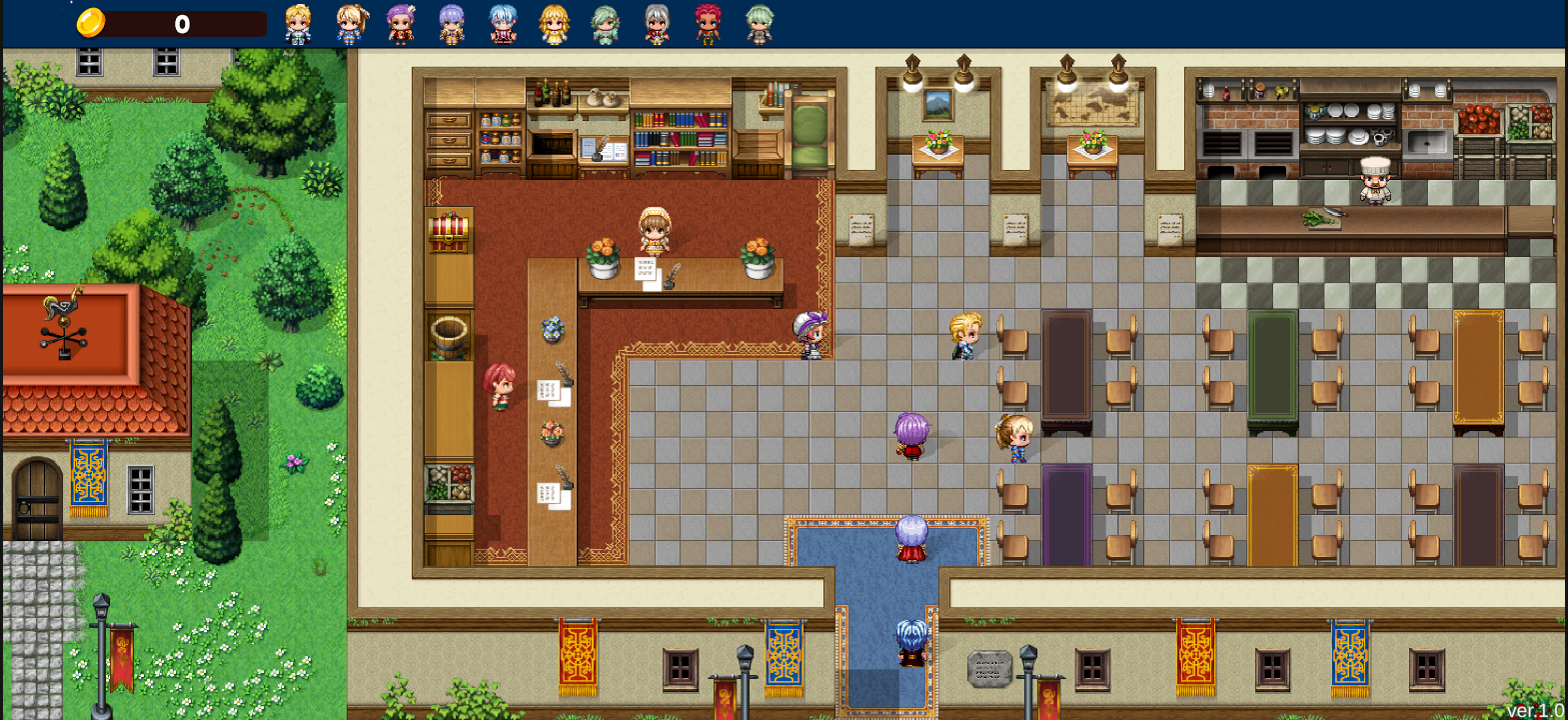The width and height of the screenshot is (1568, 720).
Task: Select the long-haired blonde in yellow dress
Action: tap(554, 24)
